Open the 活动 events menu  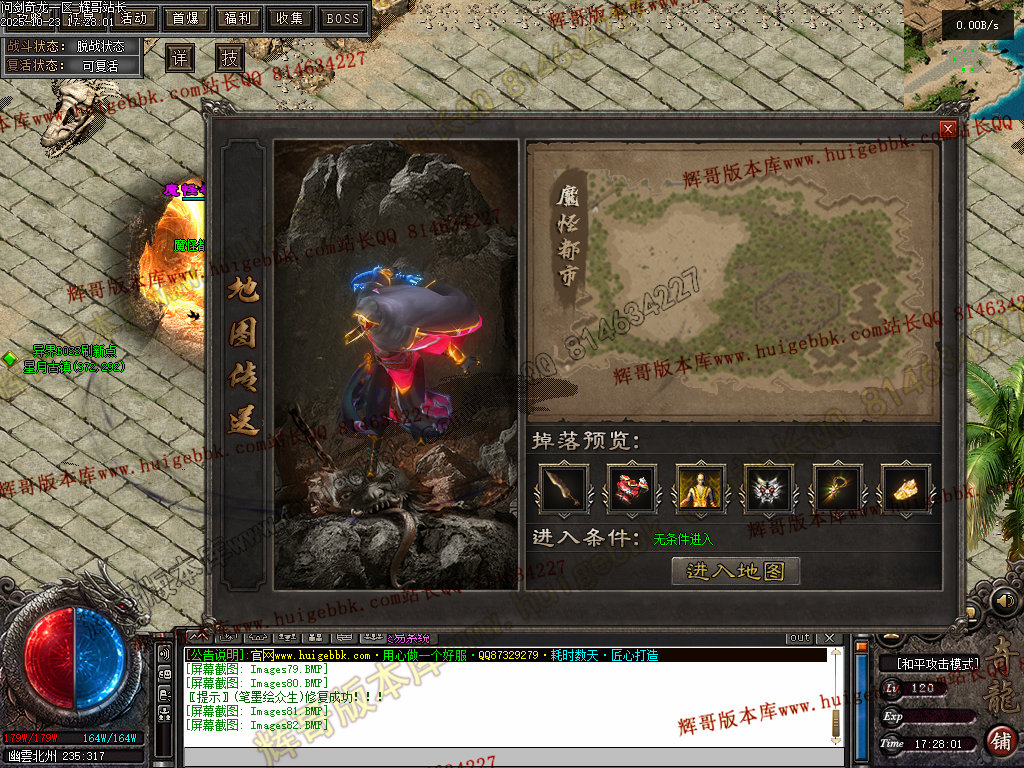[133, 18]
